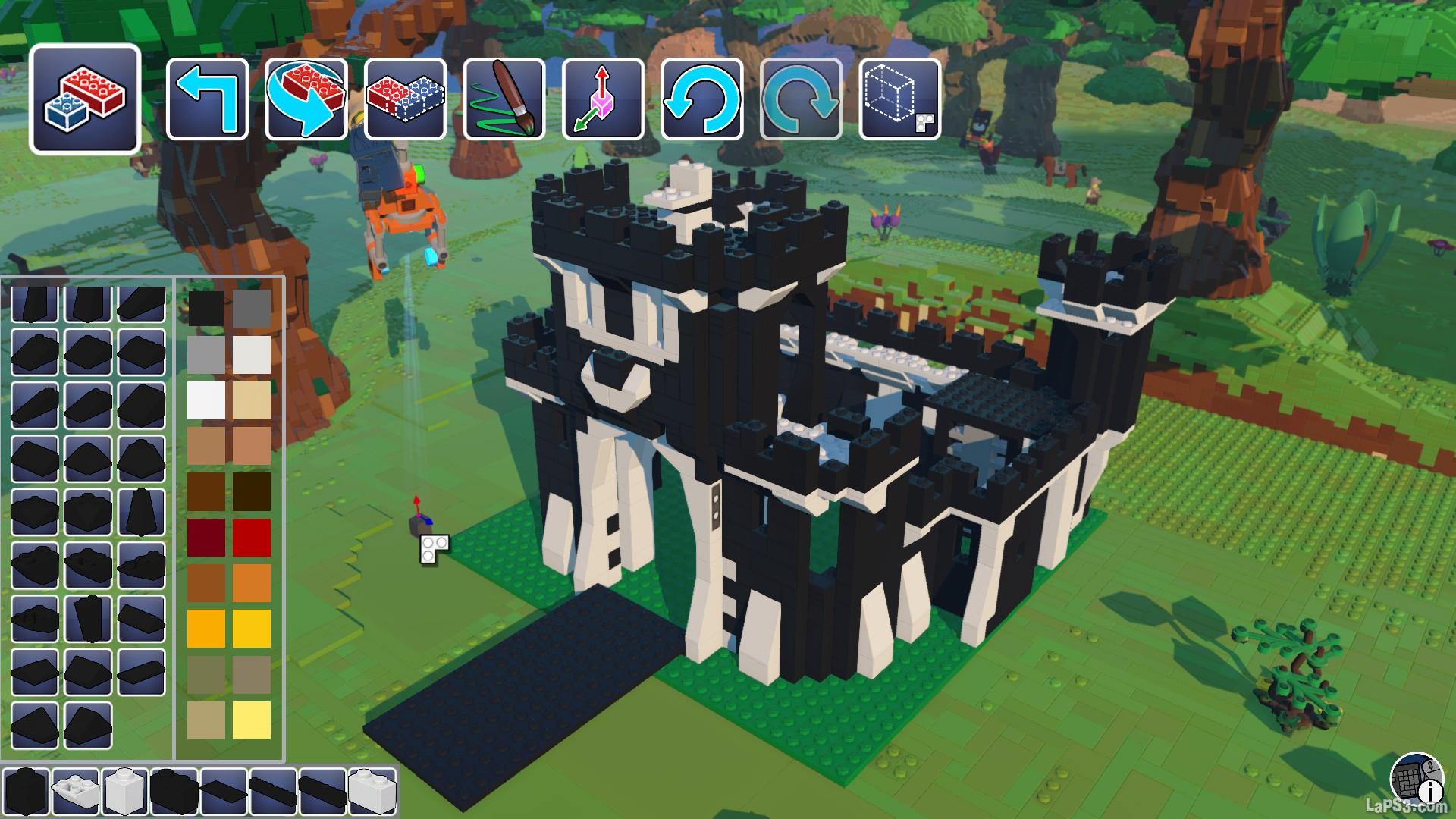
Task: Undo the last action
Action: pos(702,99)
